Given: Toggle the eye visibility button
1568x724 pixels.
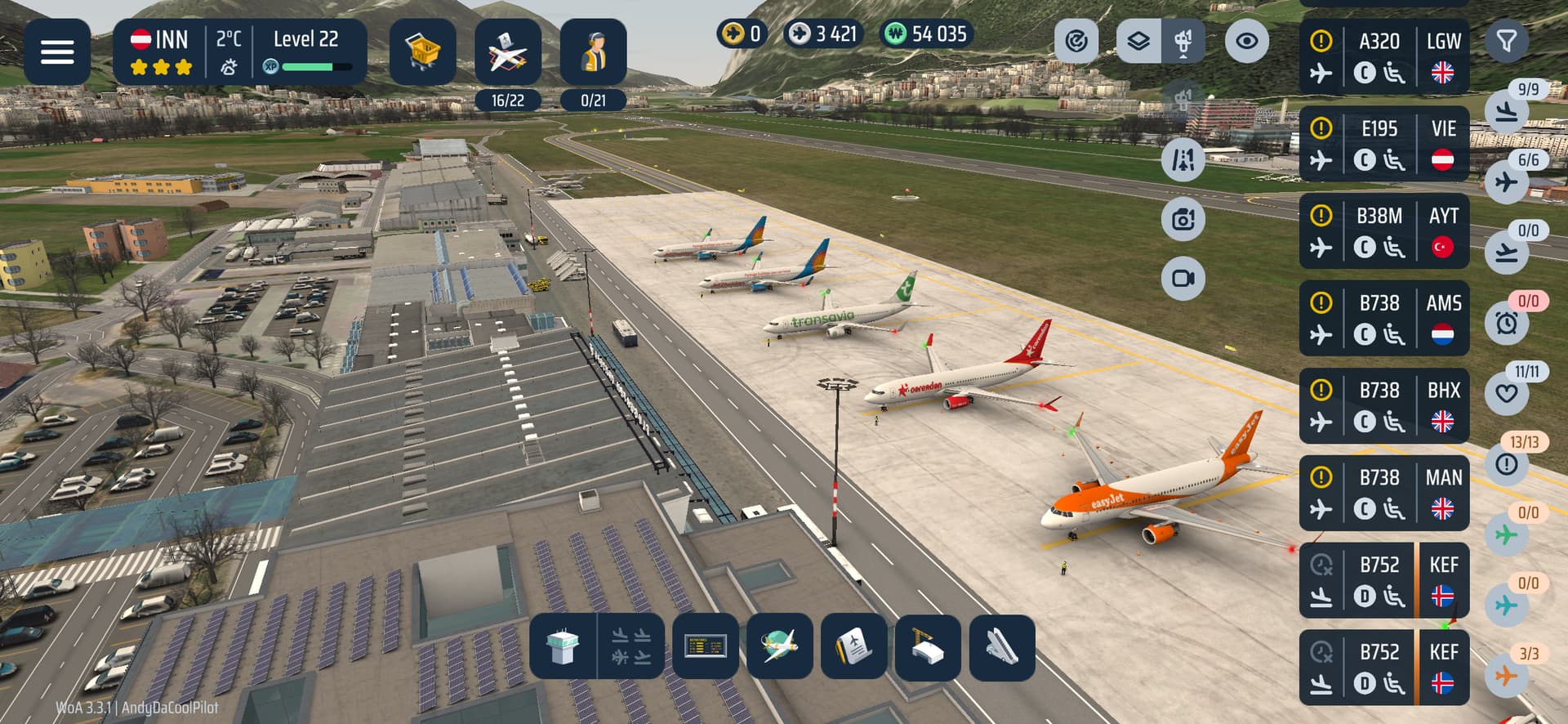Looking at the screenshot, I should click(x=1246, y=41).
